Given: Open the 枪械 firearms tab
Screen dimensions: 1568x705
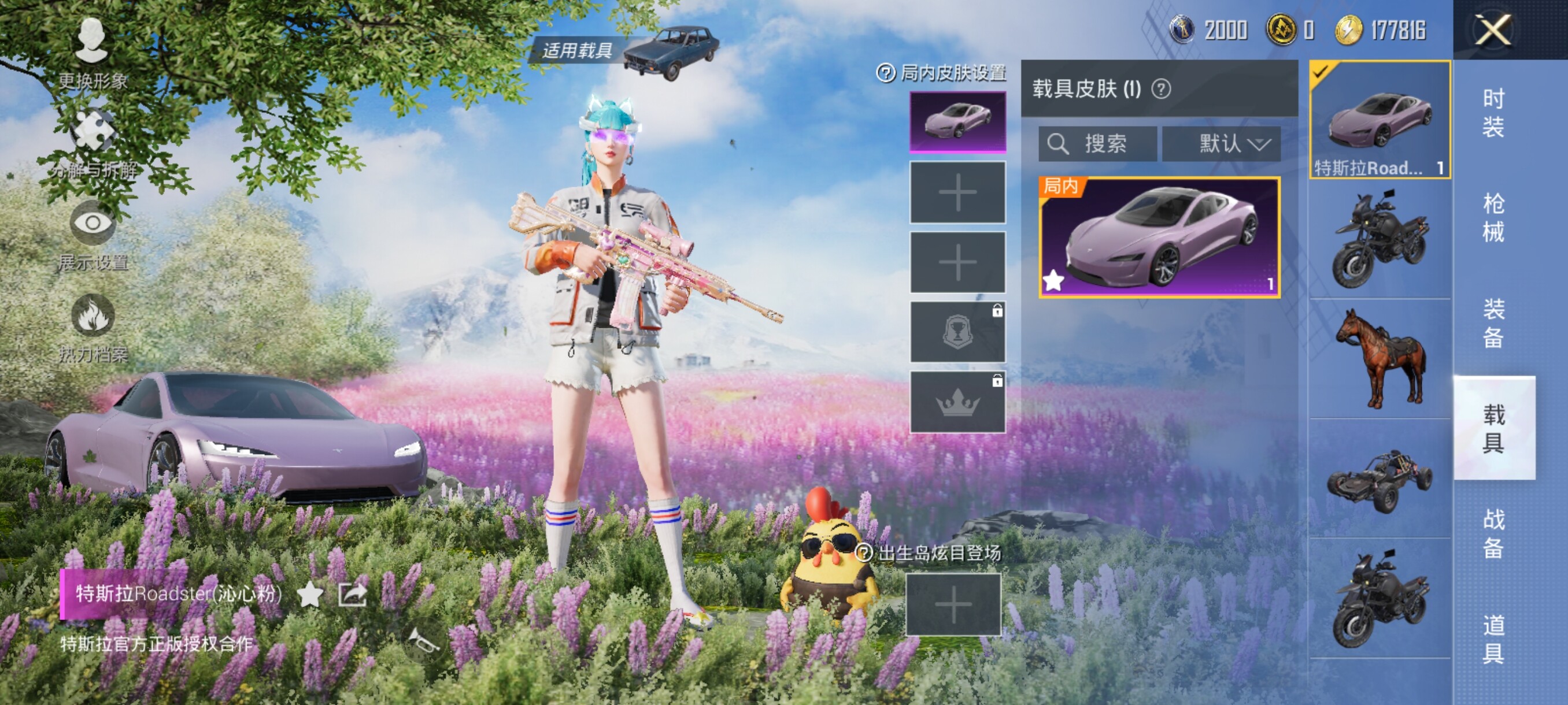Looking at the screenshot, I should (x=1493, y=218).
